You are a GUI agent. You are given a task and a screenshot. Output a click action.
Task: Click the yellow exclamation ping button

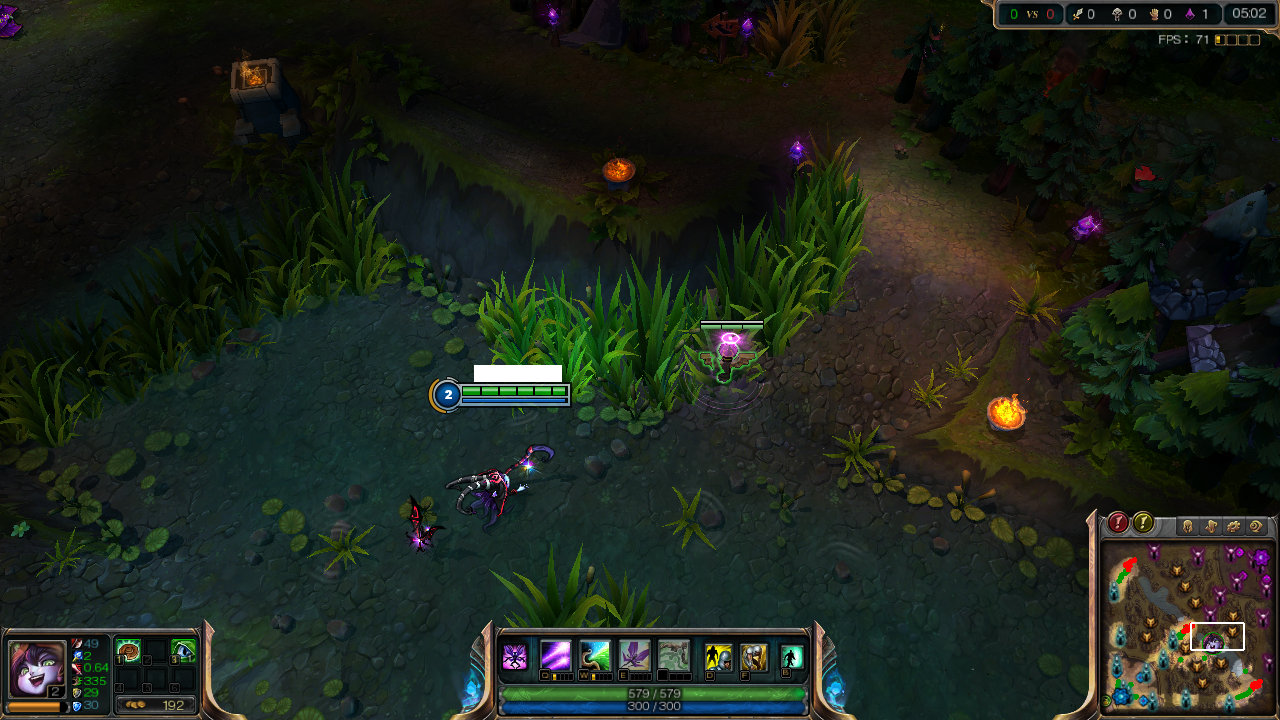(x=1143, y=523)
